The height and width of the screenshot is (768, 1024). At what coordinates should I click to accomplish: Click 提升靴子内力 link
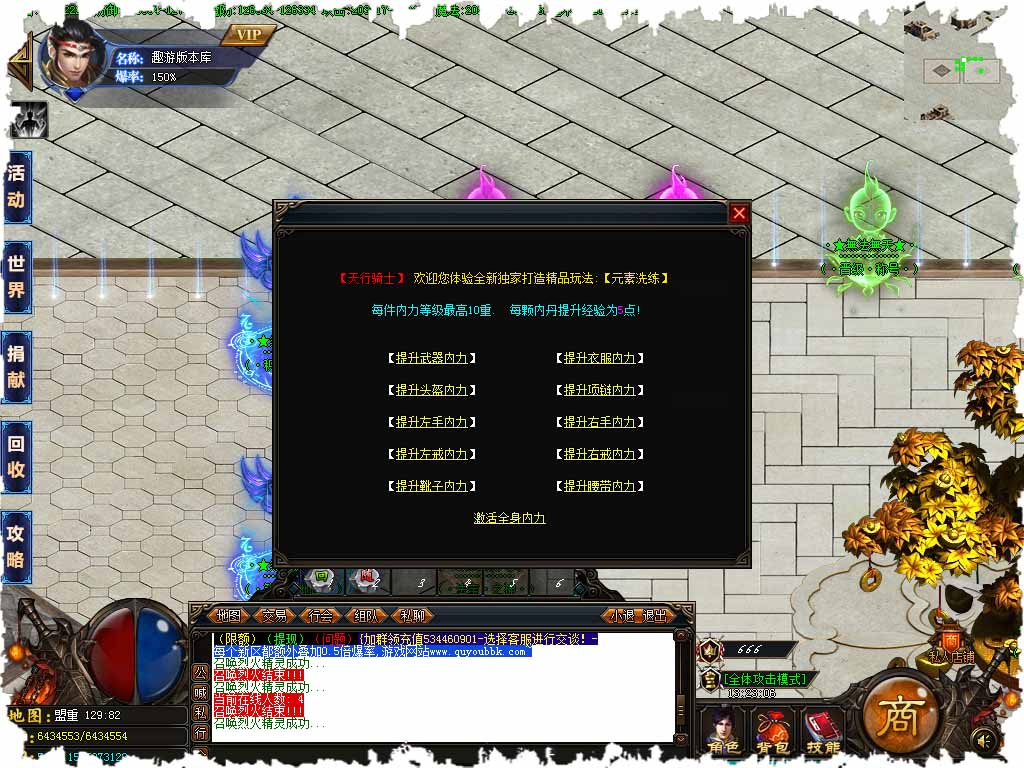coord(431,486)
